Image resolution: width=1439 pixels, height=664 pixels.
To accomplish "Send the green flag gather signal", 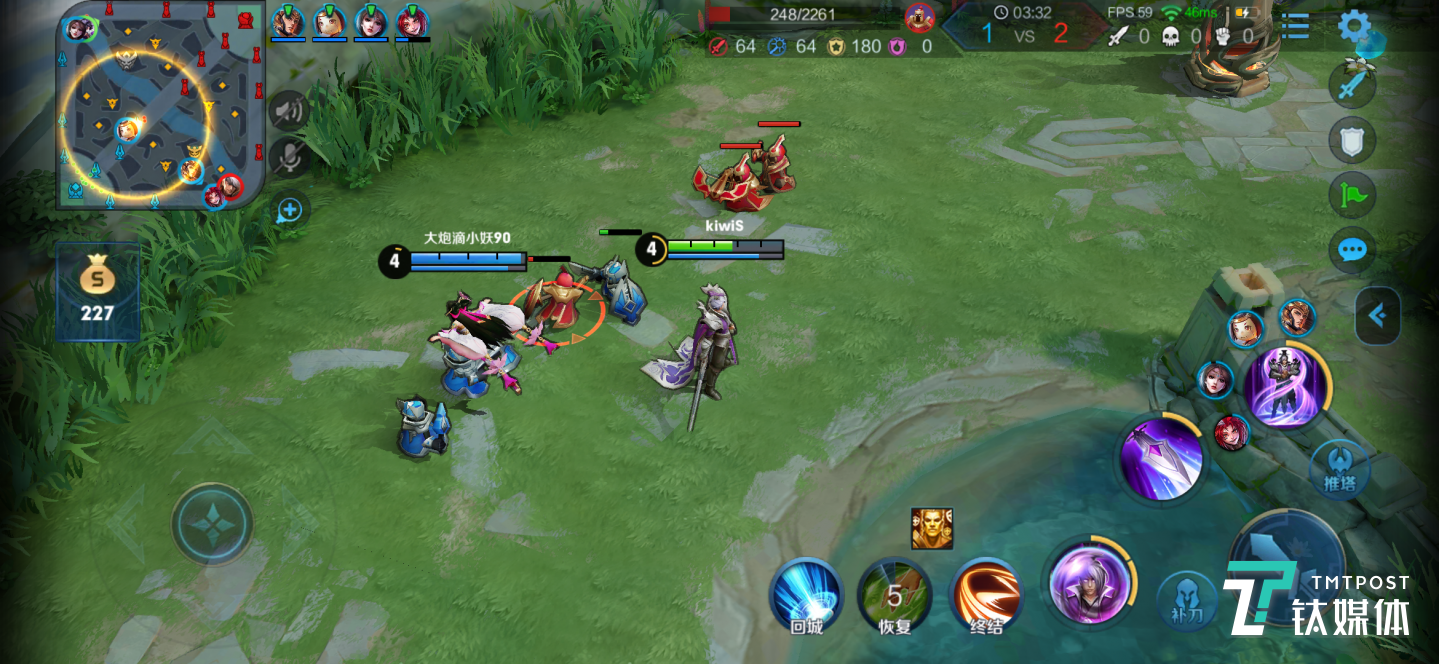I will [x=1352, y=196].
